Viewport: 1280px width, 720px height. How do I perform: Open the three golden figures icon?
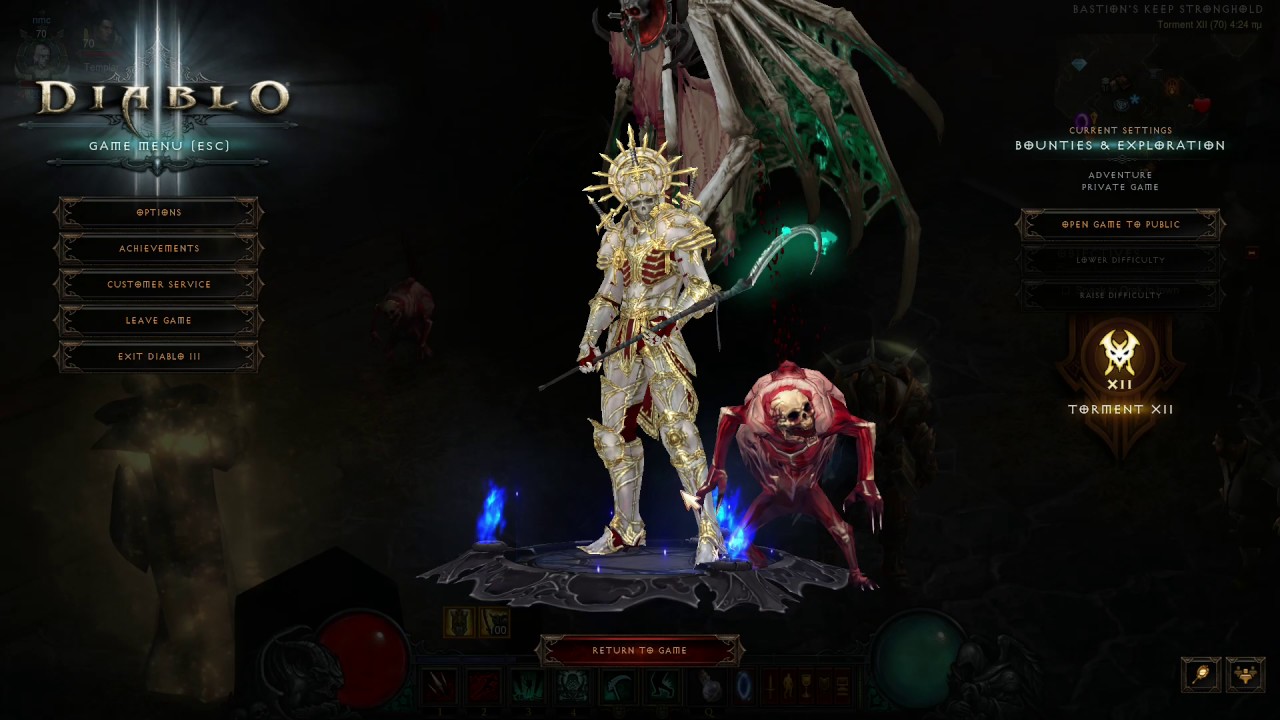coord(1245,674)
